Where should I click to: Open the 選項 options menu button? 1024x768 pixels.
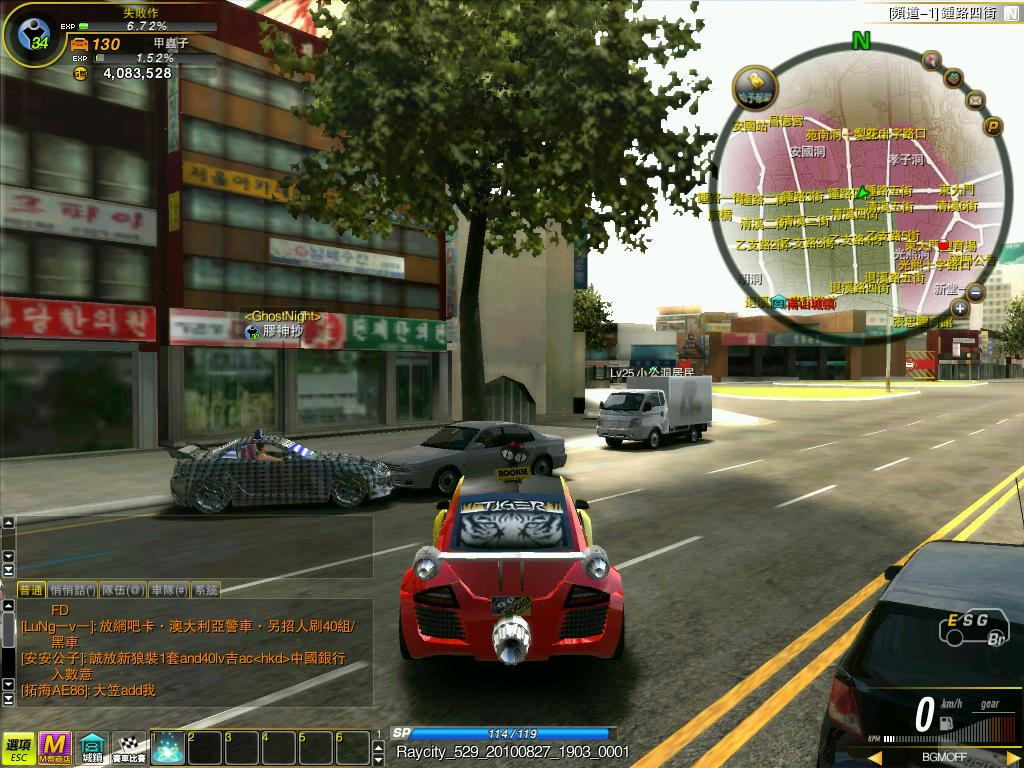[x=17, y=746]
